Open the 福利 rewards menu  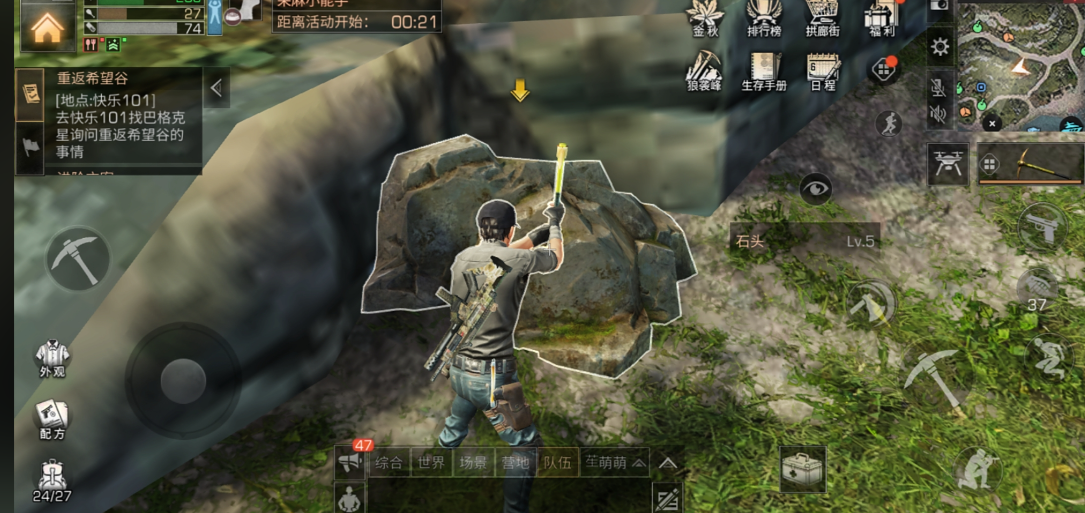click(881, 19)
